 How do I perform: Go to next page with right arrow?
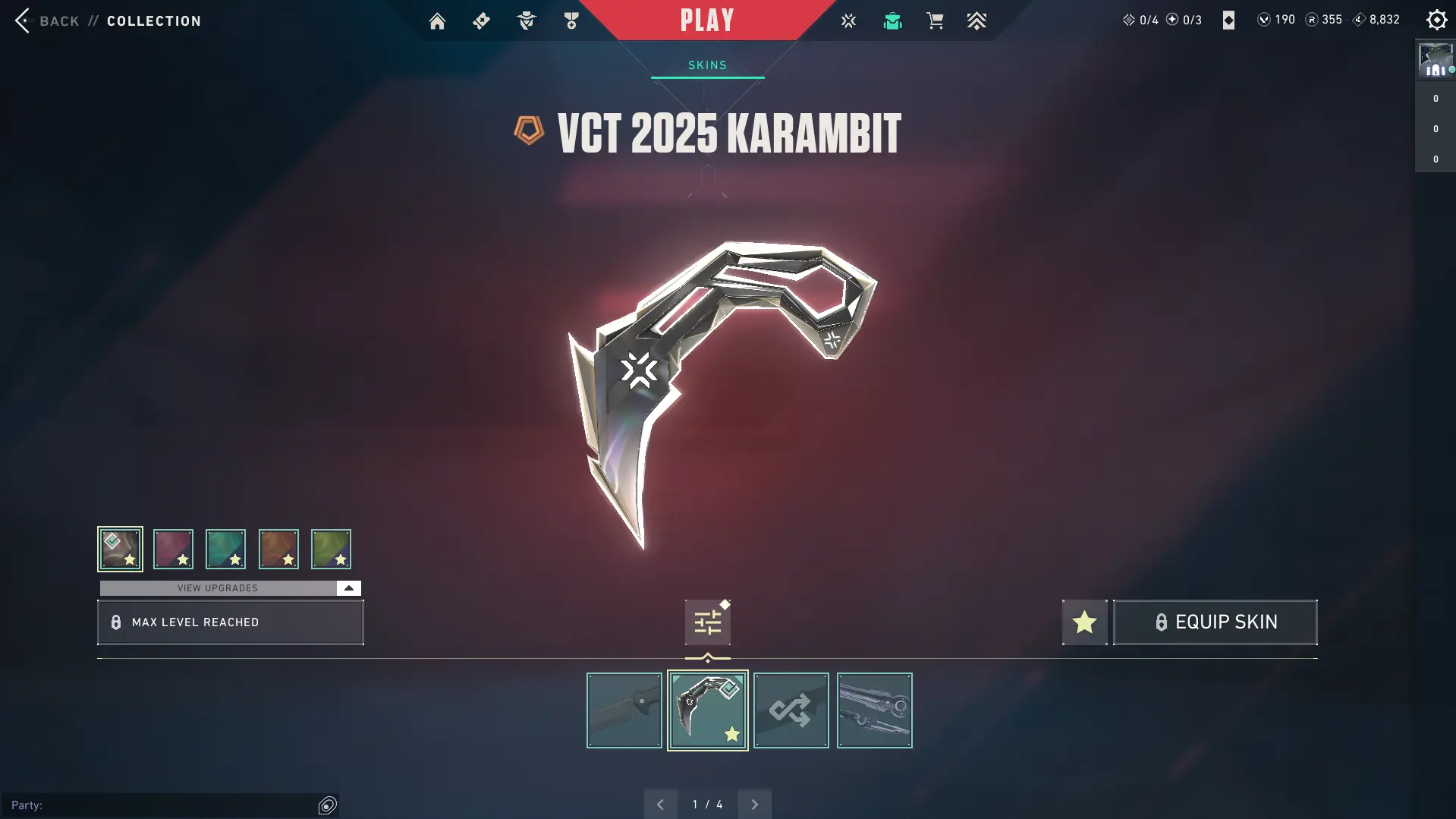point(754,803)
